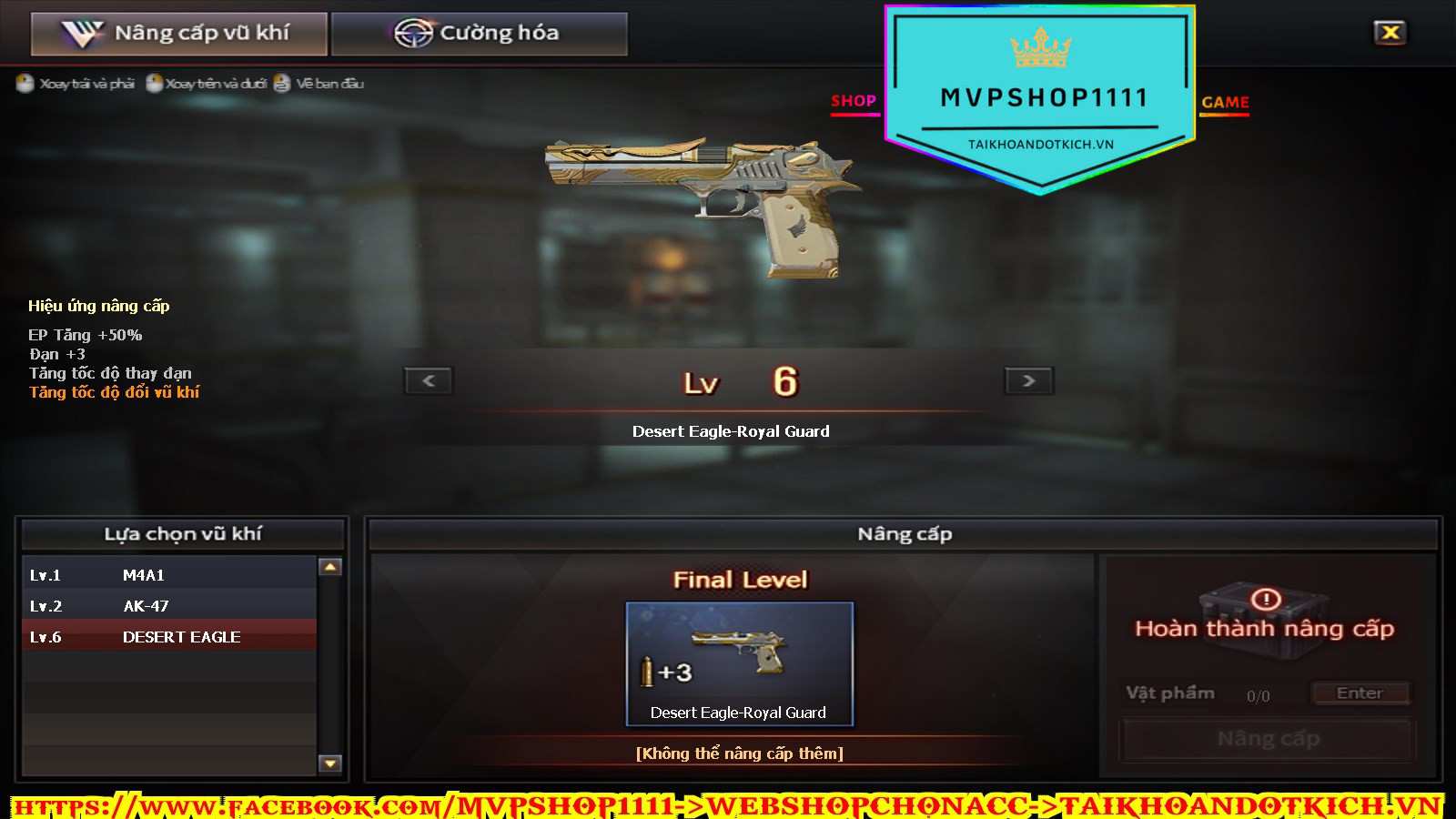Viewport: 1456px width, 819px height.
Task: Select the Lv.6 DESERT EAGLE row
Action: (x=169, y=637)
